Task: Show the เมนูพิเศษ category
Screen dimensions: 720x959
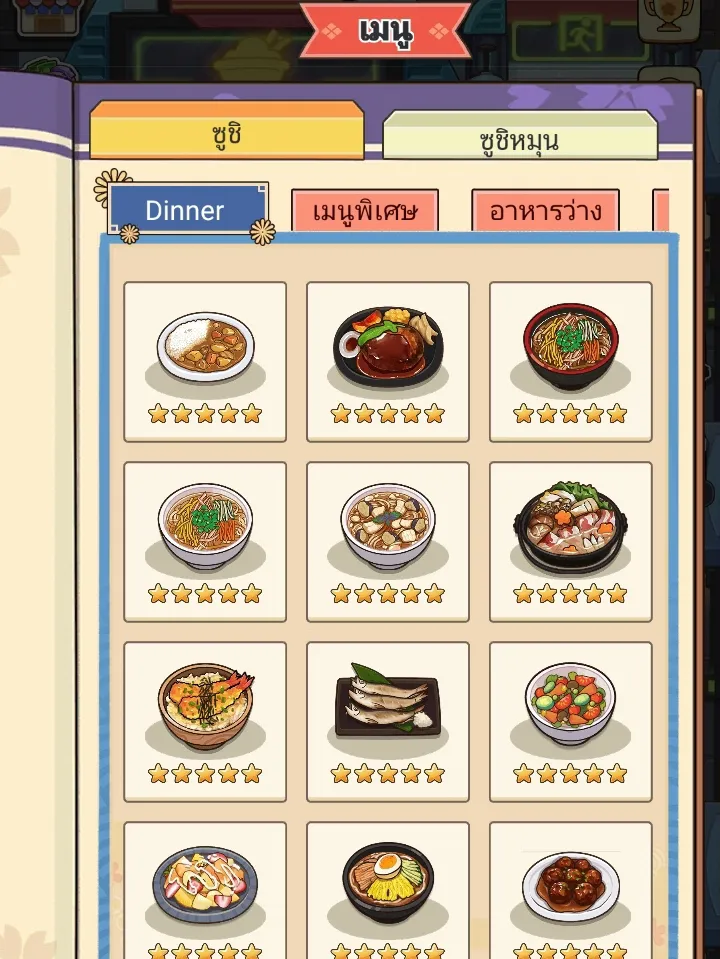Action: (x=362, y=211)
